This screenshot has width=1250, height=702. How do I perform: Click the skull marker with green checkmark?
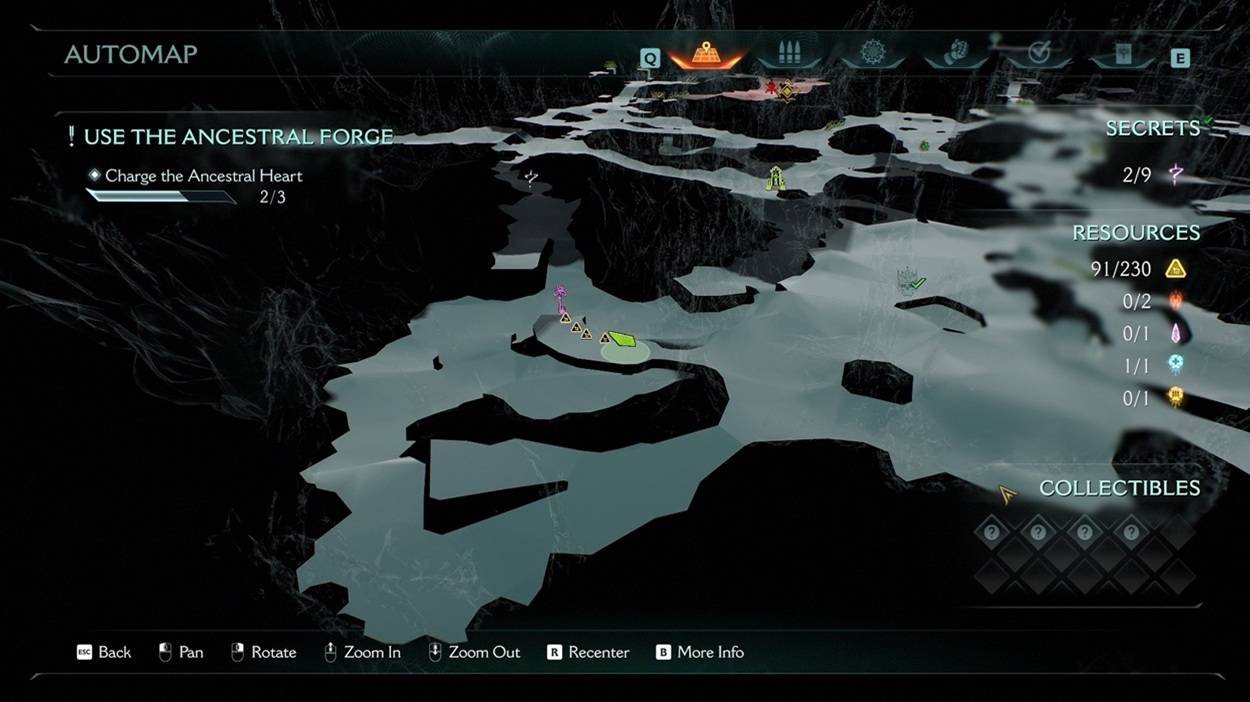pyautogui.click(x=909, y=280)
